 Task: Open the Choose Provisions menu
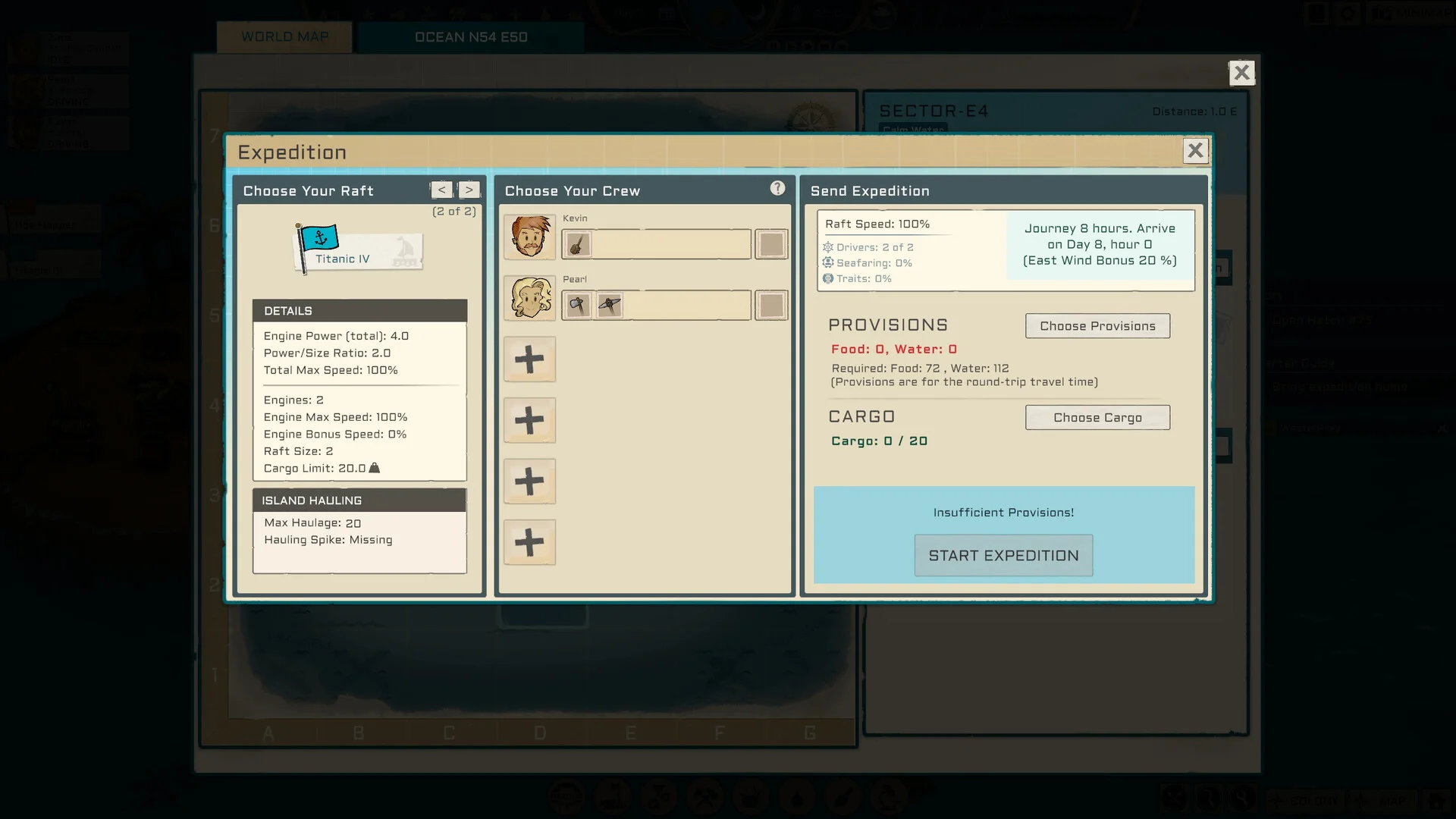pyautogui.click(x=1097, y=326)
